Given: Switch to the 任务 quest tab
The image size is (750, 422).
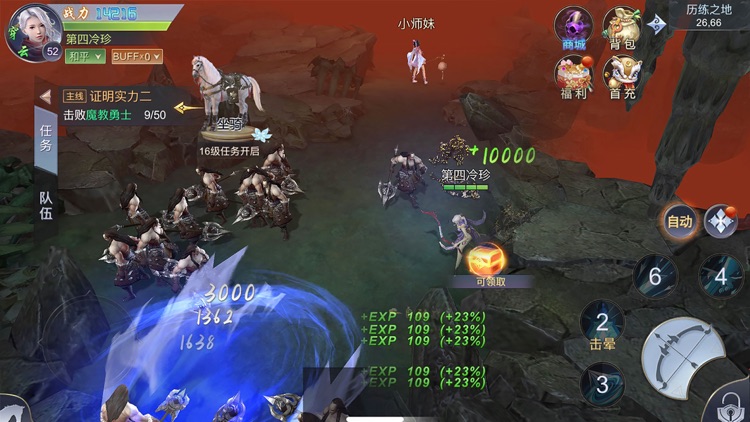Looking at the screenshot, I should pos(46,137).
